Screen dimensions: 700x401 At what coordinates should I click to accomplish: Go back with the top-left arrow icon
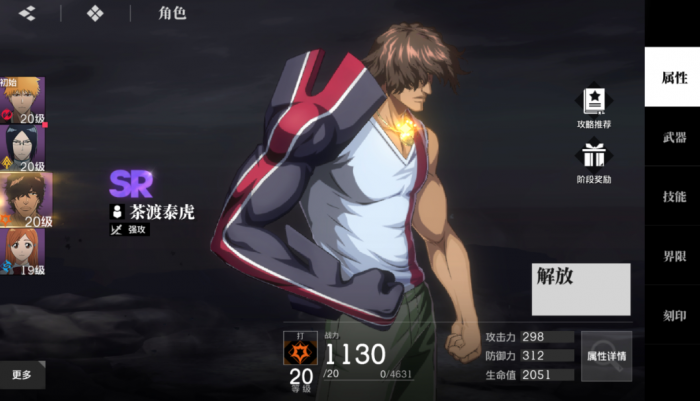pyautogui.click(x=27, y=14)
